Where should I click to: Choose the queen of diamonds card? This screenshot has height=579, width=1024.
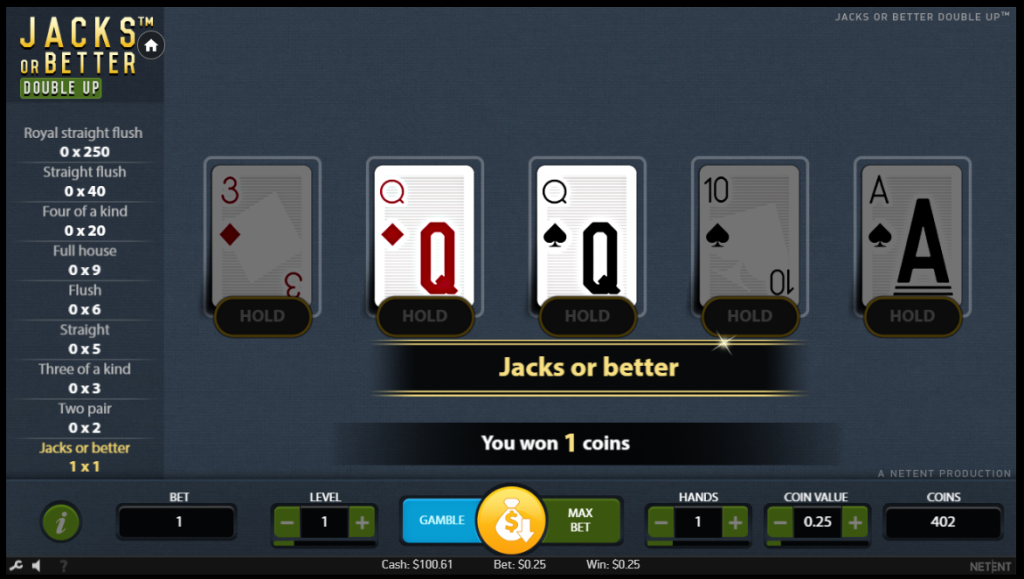pyautogui.click(x=424, y=232)
